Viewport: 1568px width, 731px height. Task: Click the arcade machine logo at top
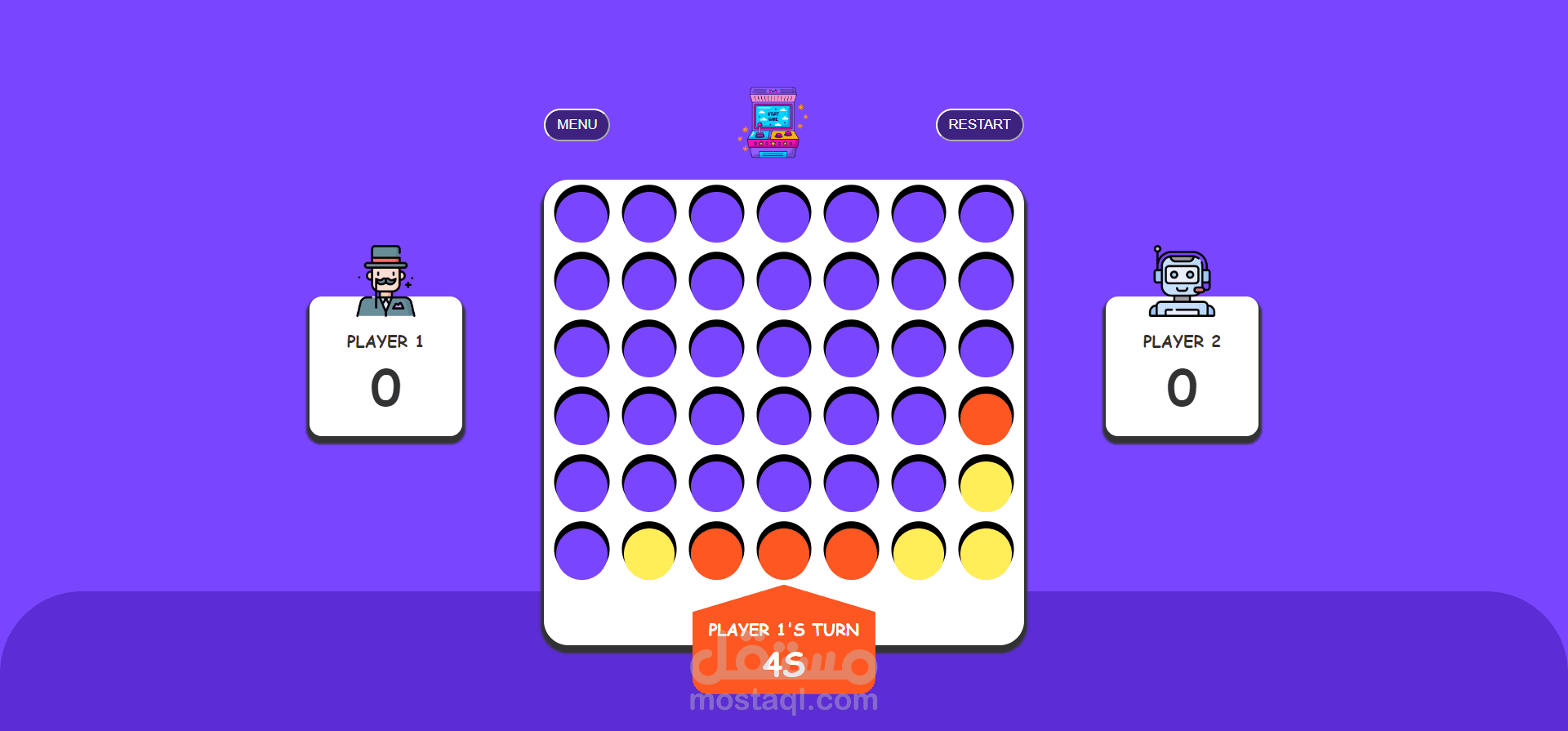coord(771,123)
